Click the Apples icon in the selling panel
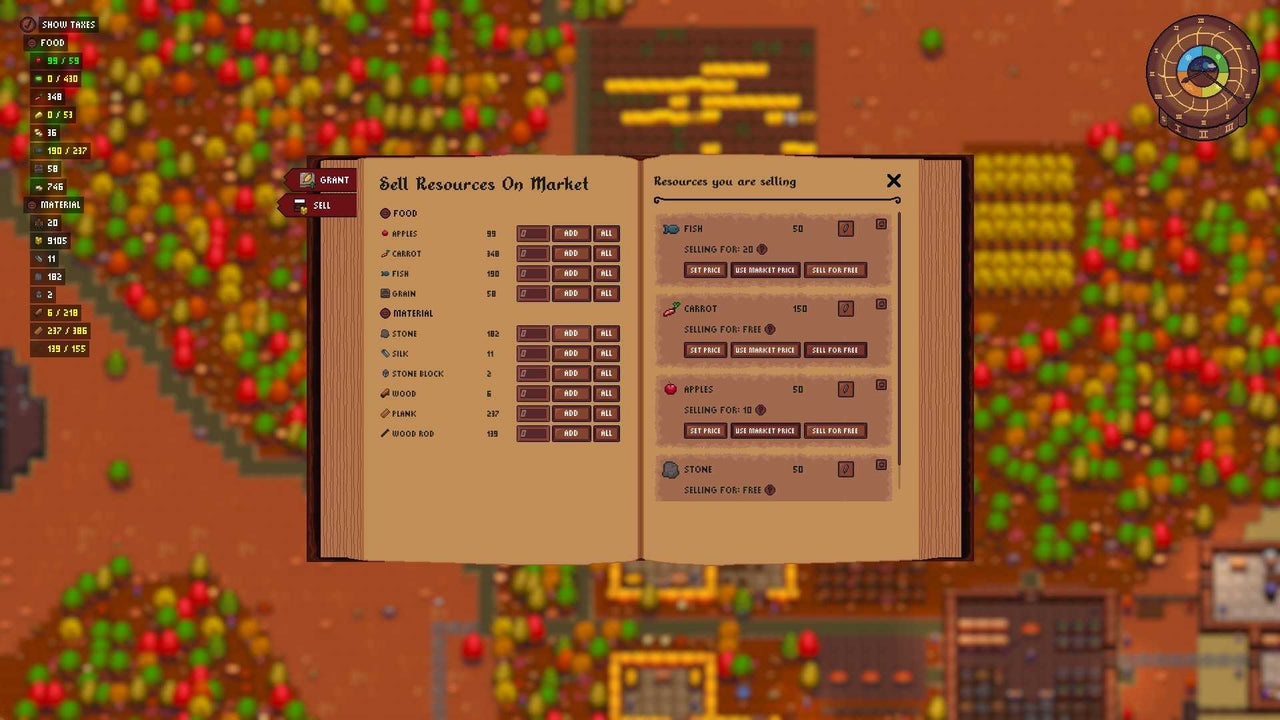The width and height of the screenshot is (1280, 720). click(669, 389)
